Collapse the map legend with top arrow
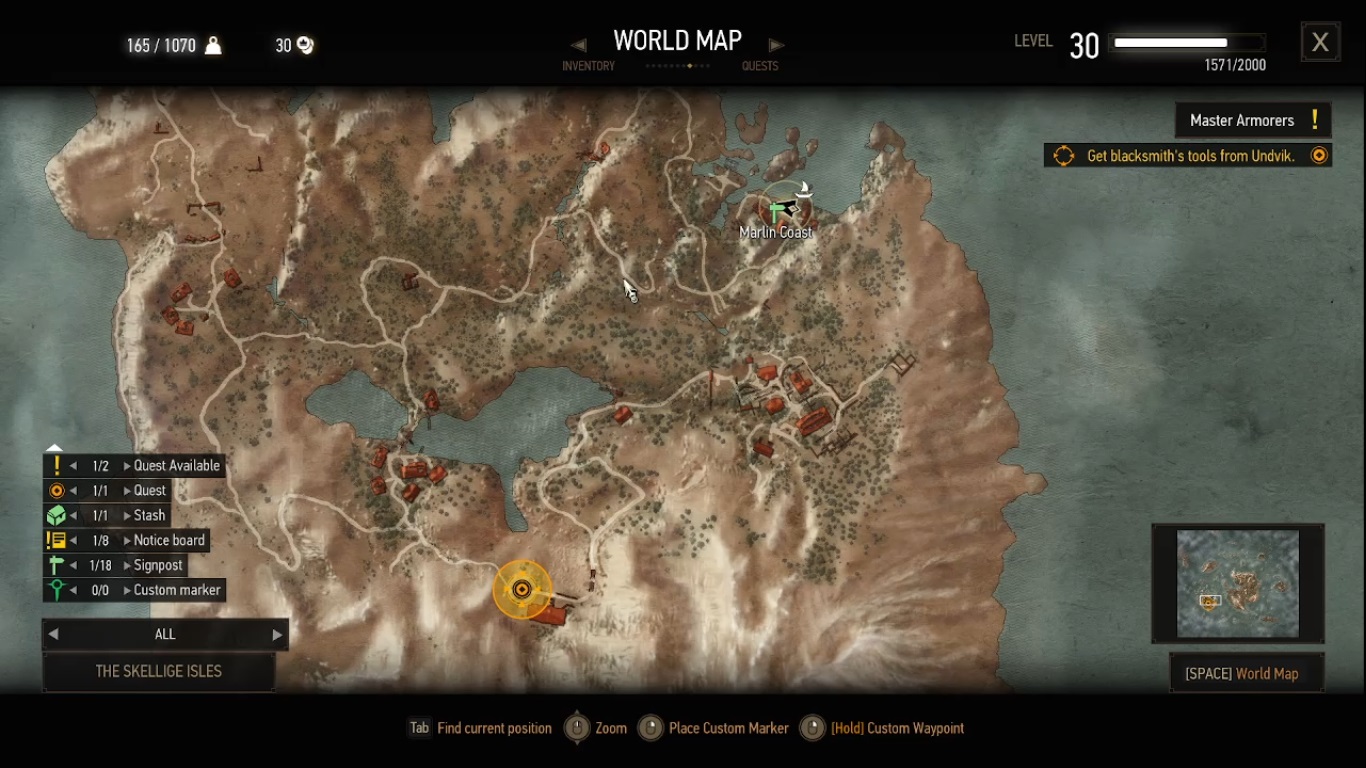The image size is (1366, 768). pyautogui.click(x=55, y=448)
